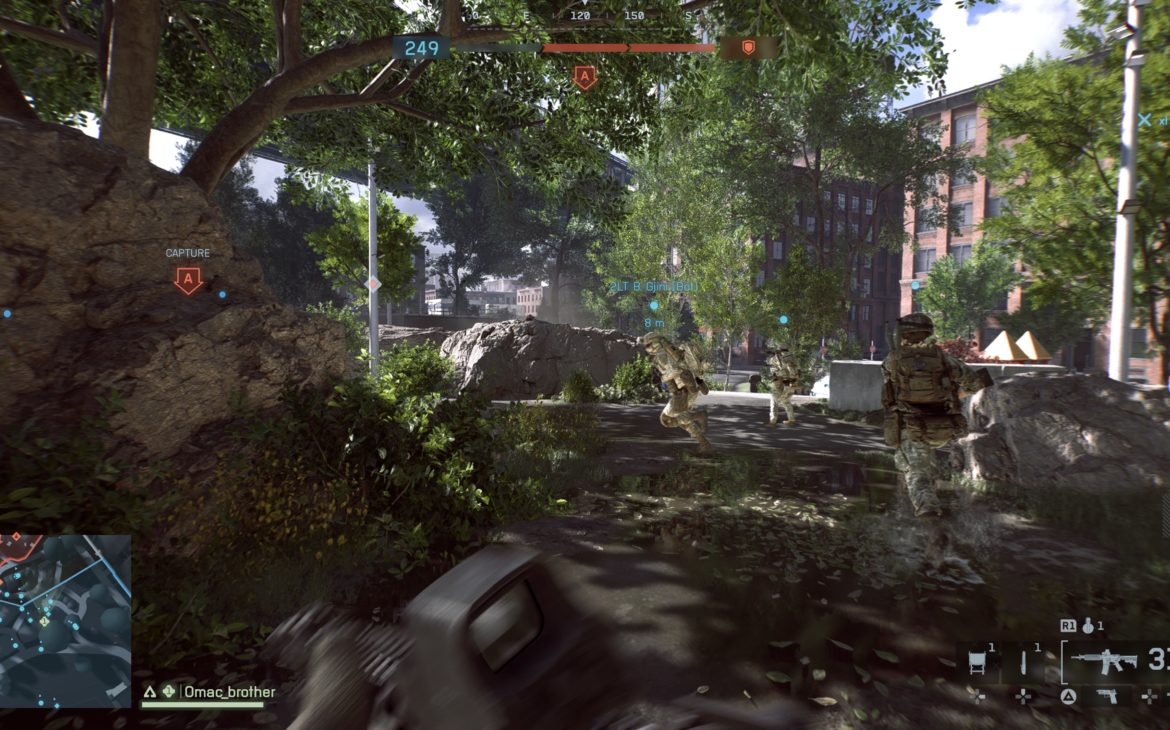
Task: Click the yellow squad marker on minimap
Action: point(44,621)
